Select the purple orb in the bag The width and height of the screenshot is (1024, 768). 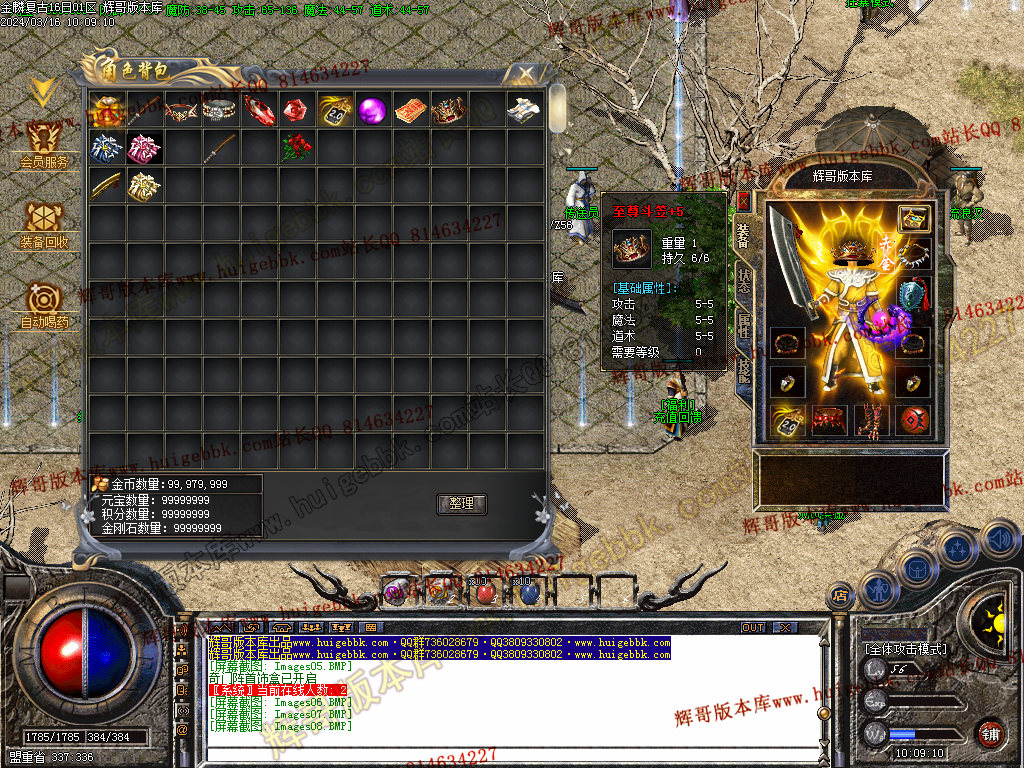click(372, 110)
